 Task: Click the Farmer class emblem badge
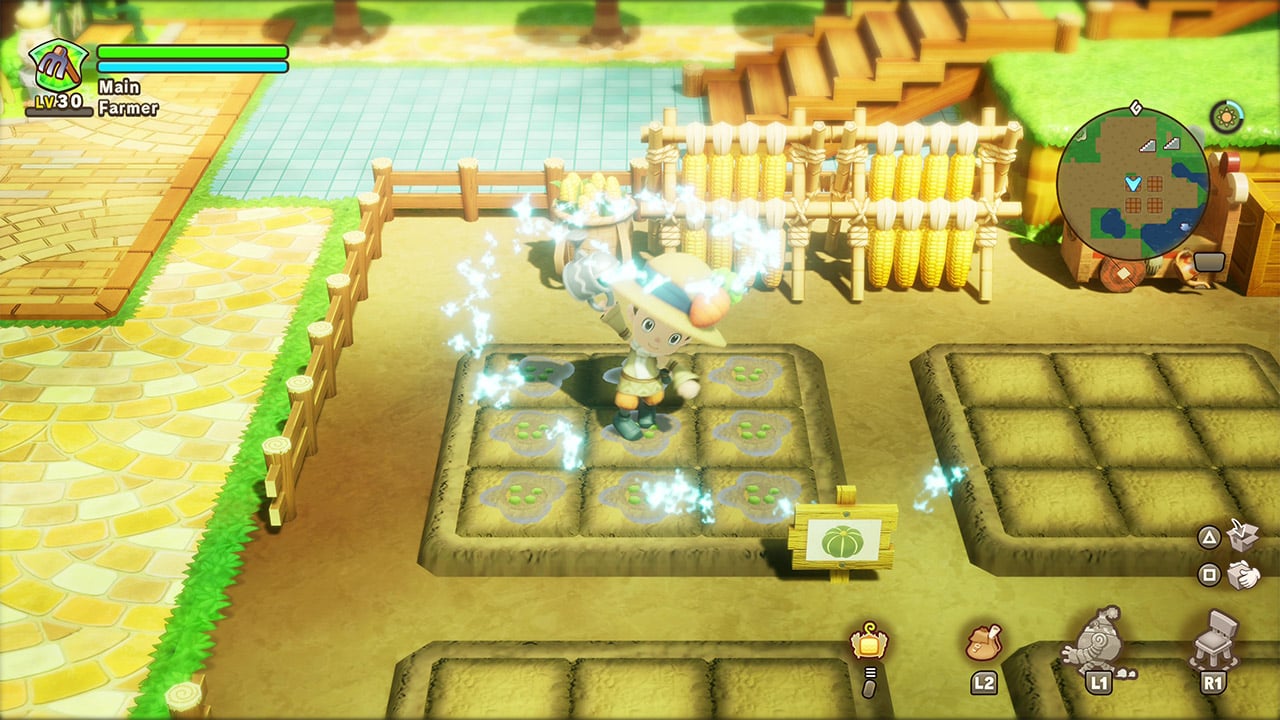58,68
